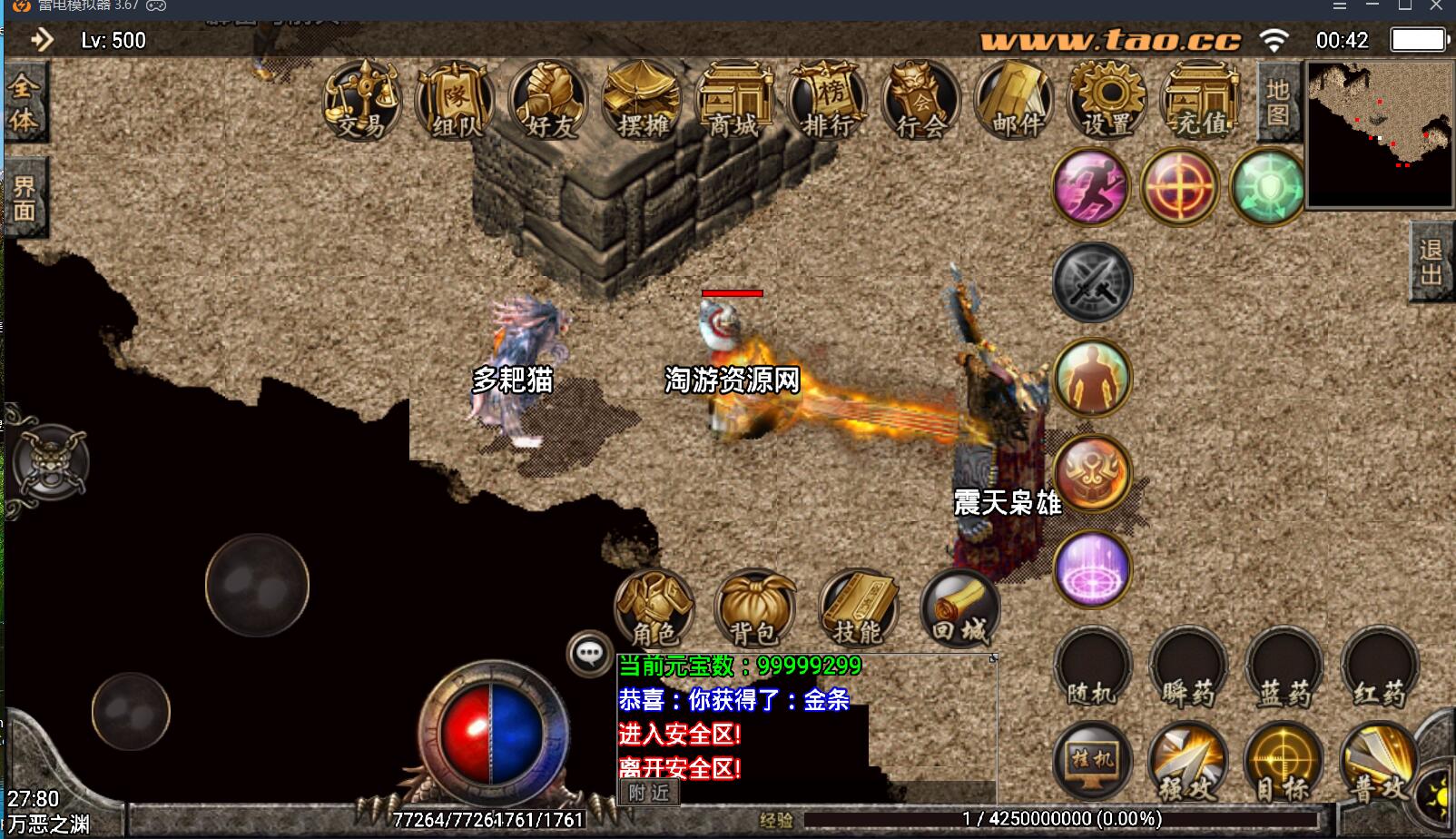Viewport: 1456px width, 839px height.
Task: Use the 回城 return scroll
Action: pos(960,608)
